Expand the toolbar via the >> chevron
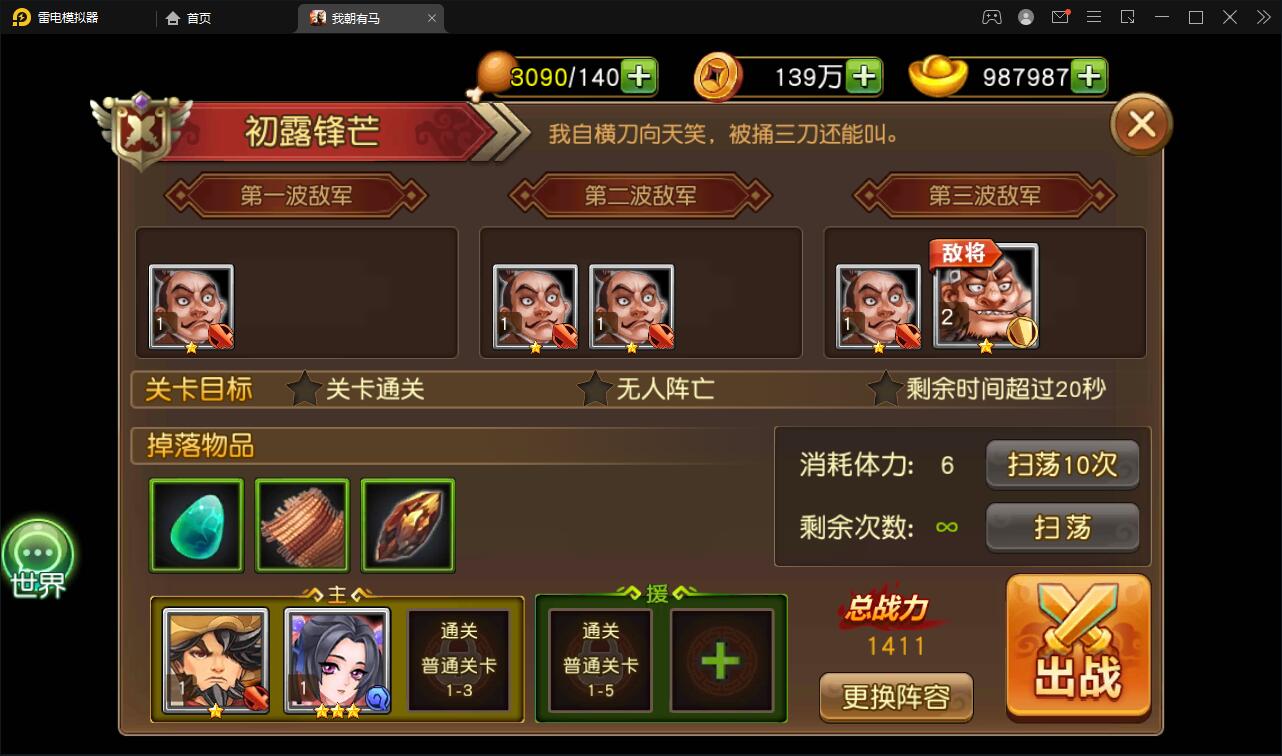The width and height of the screenshot is (1282, 756). 1262,17
